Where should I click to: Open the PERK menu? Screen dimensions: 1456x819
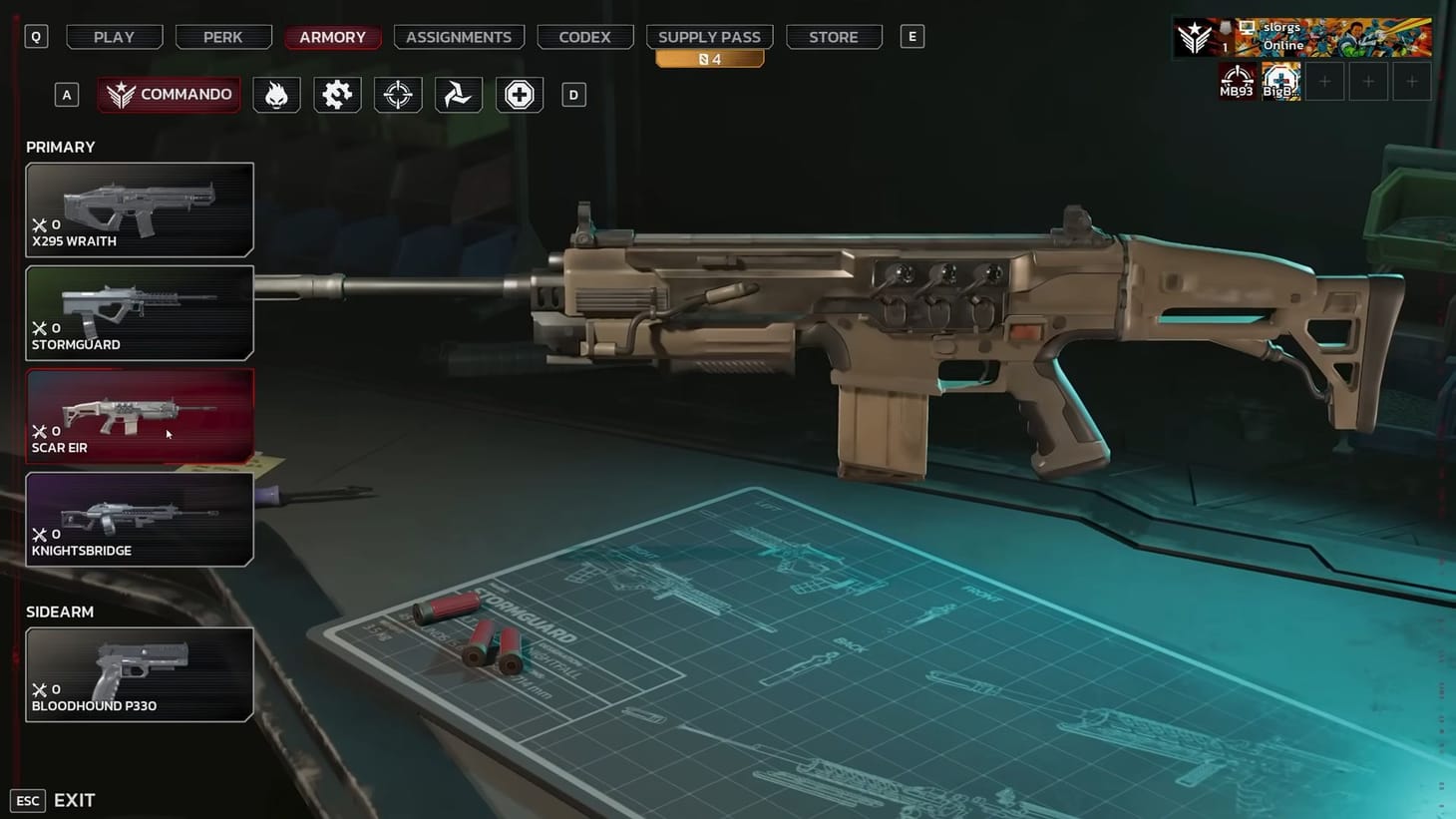pos(223,37)
